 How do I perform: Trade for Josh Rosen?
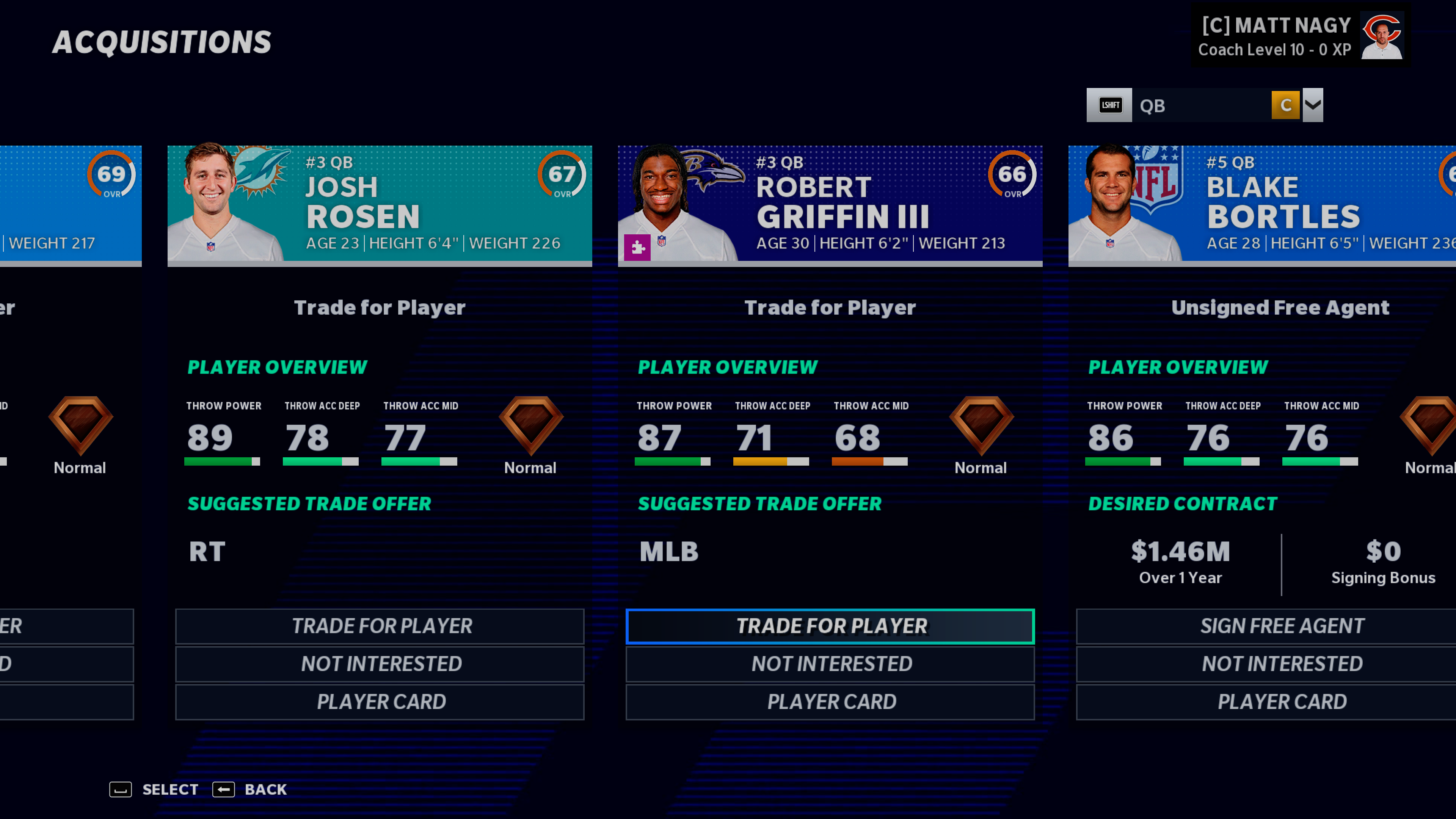379,626
